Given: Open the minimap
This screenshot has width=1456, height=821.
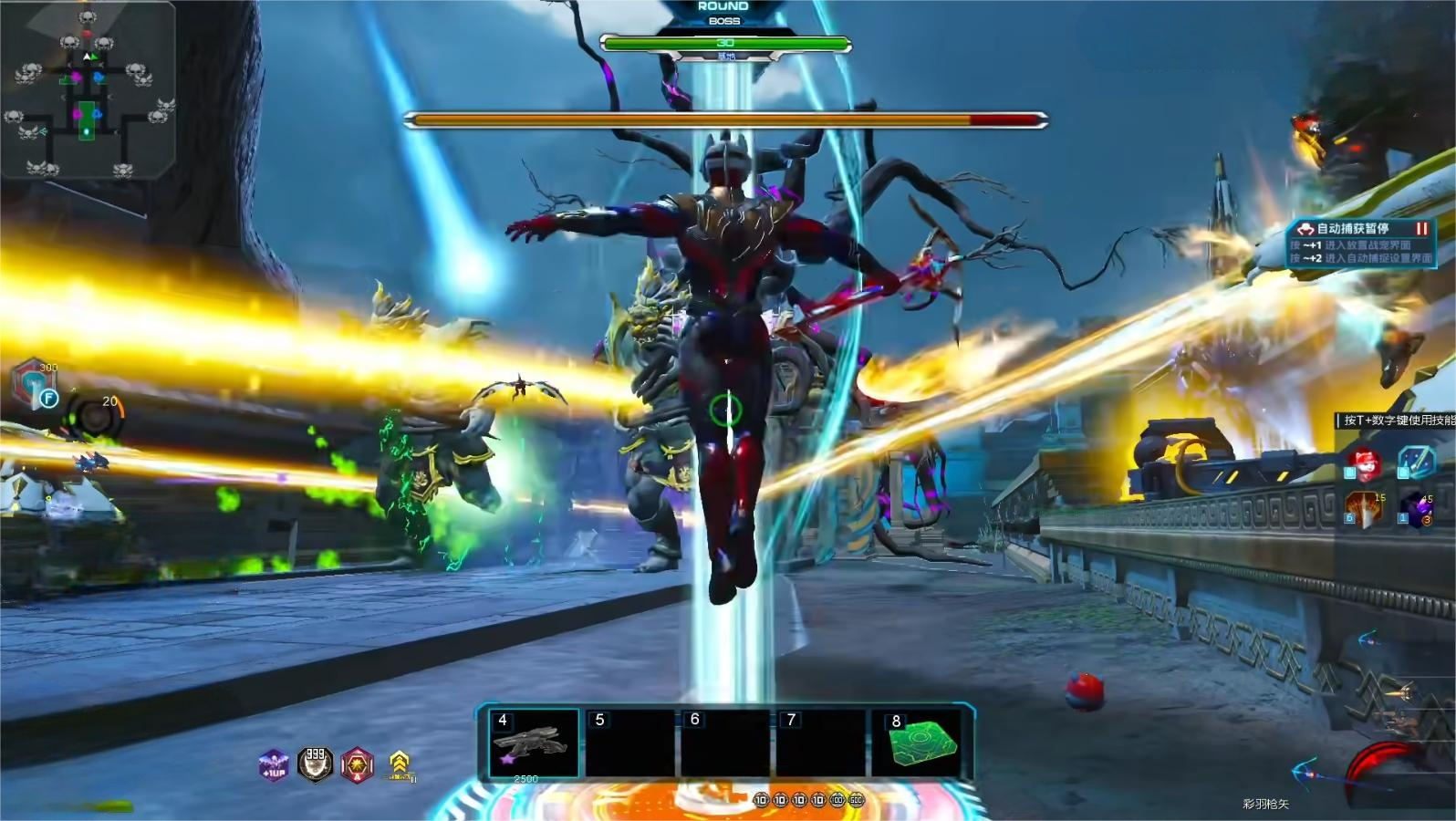Looking at the screenshot, I should 87,91.
